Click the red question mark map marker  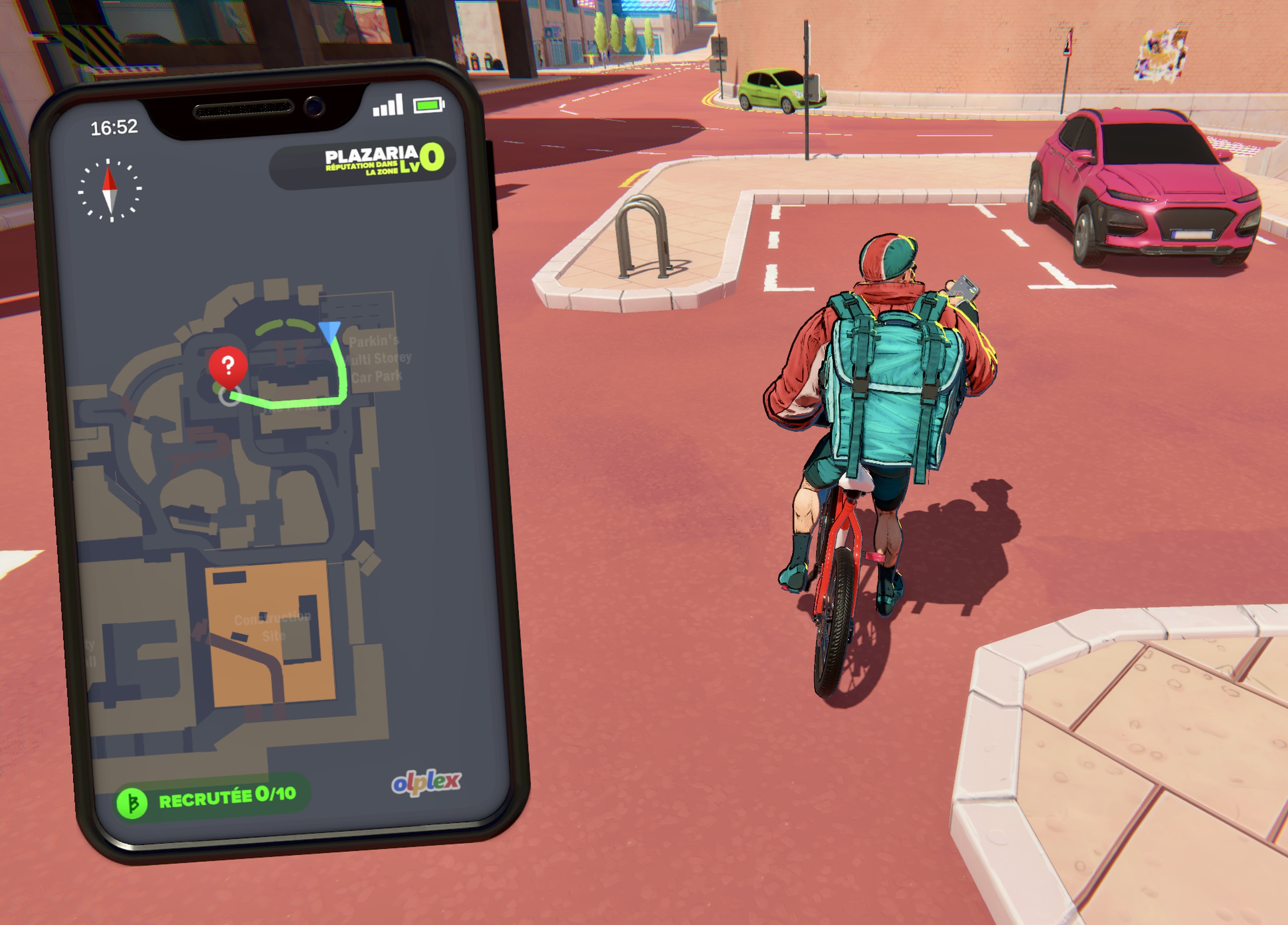point(228,366)
